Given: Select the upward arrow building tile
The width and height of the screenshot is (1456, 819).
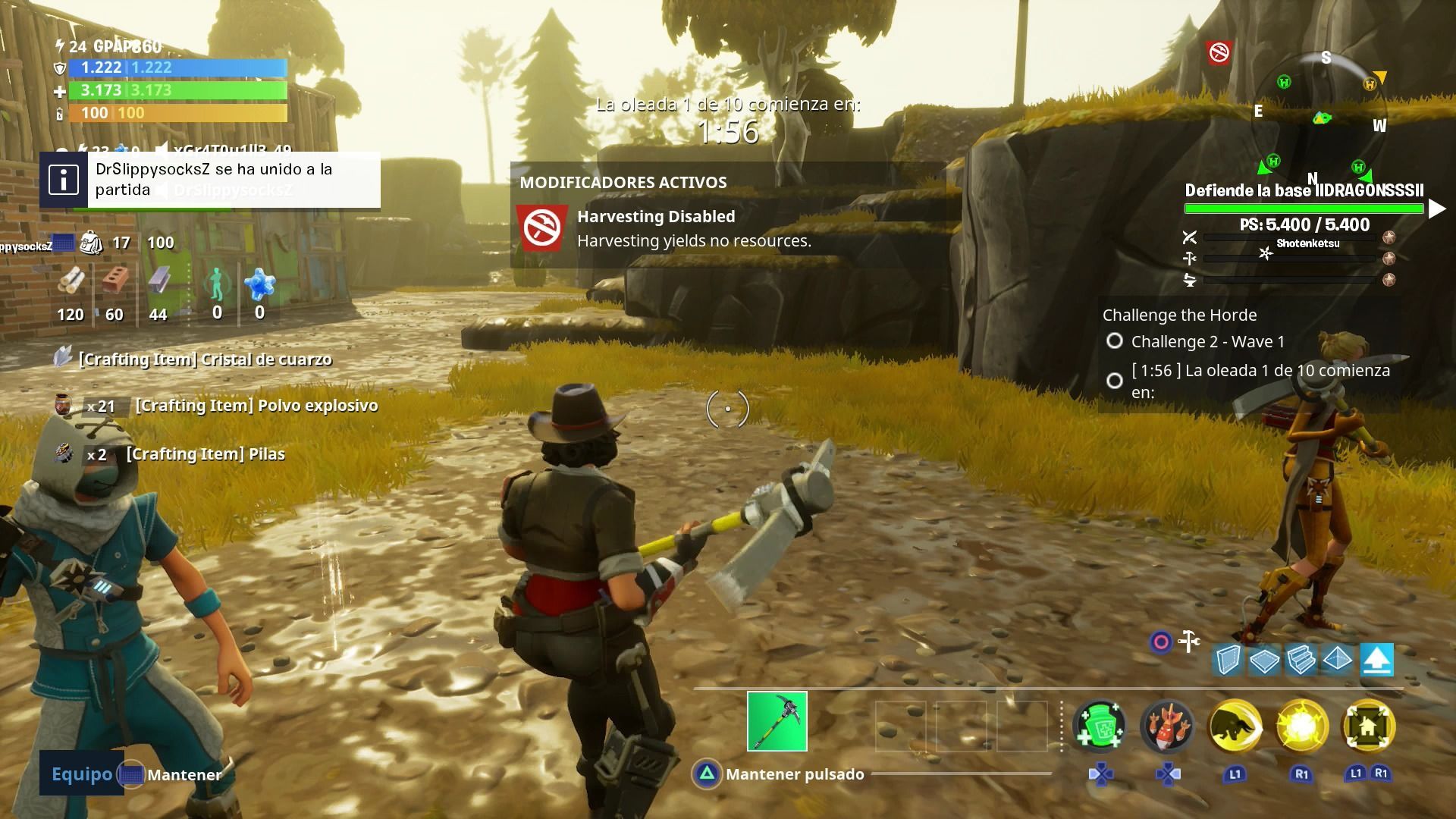Looking at the screenshot, I should (1376, 661).
